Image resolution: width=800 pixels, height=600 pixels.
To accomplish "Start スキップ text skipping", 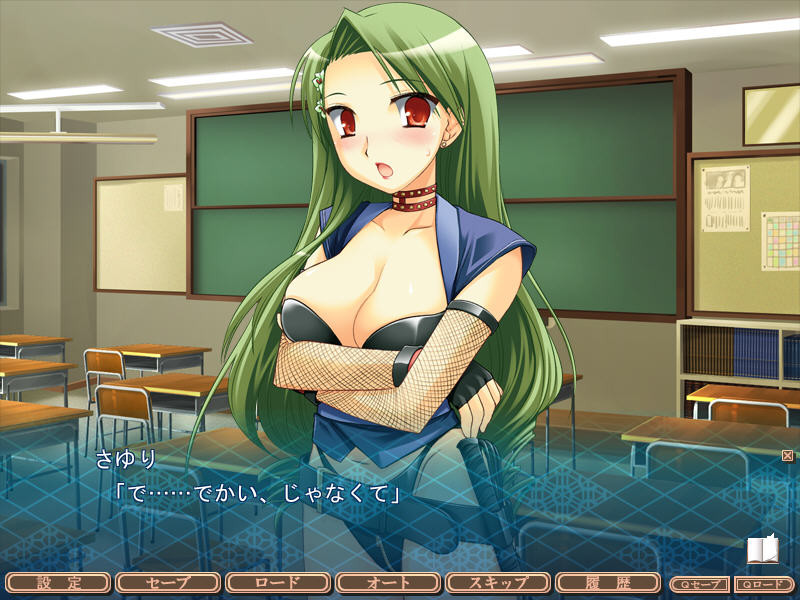I will click(497, 583).
